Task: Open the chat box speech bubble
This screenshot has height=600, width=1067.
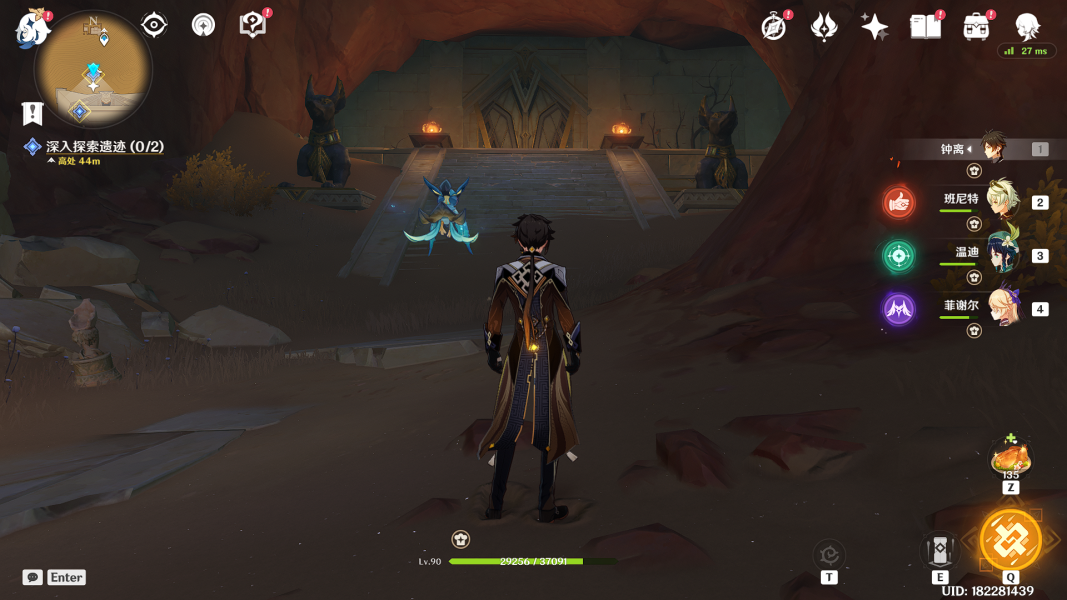Action: coord(33,577)
